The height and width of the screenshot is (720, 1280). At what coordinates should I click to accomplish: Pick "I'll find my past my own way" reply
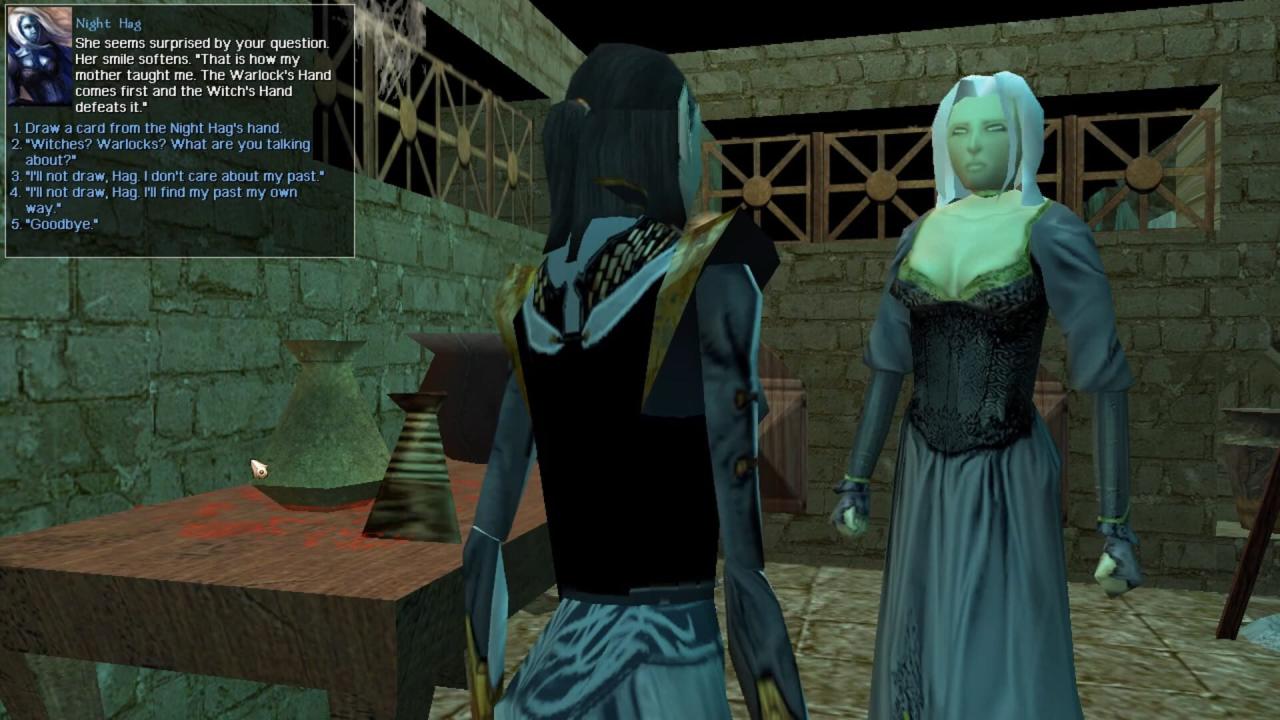tap(160, 200)
